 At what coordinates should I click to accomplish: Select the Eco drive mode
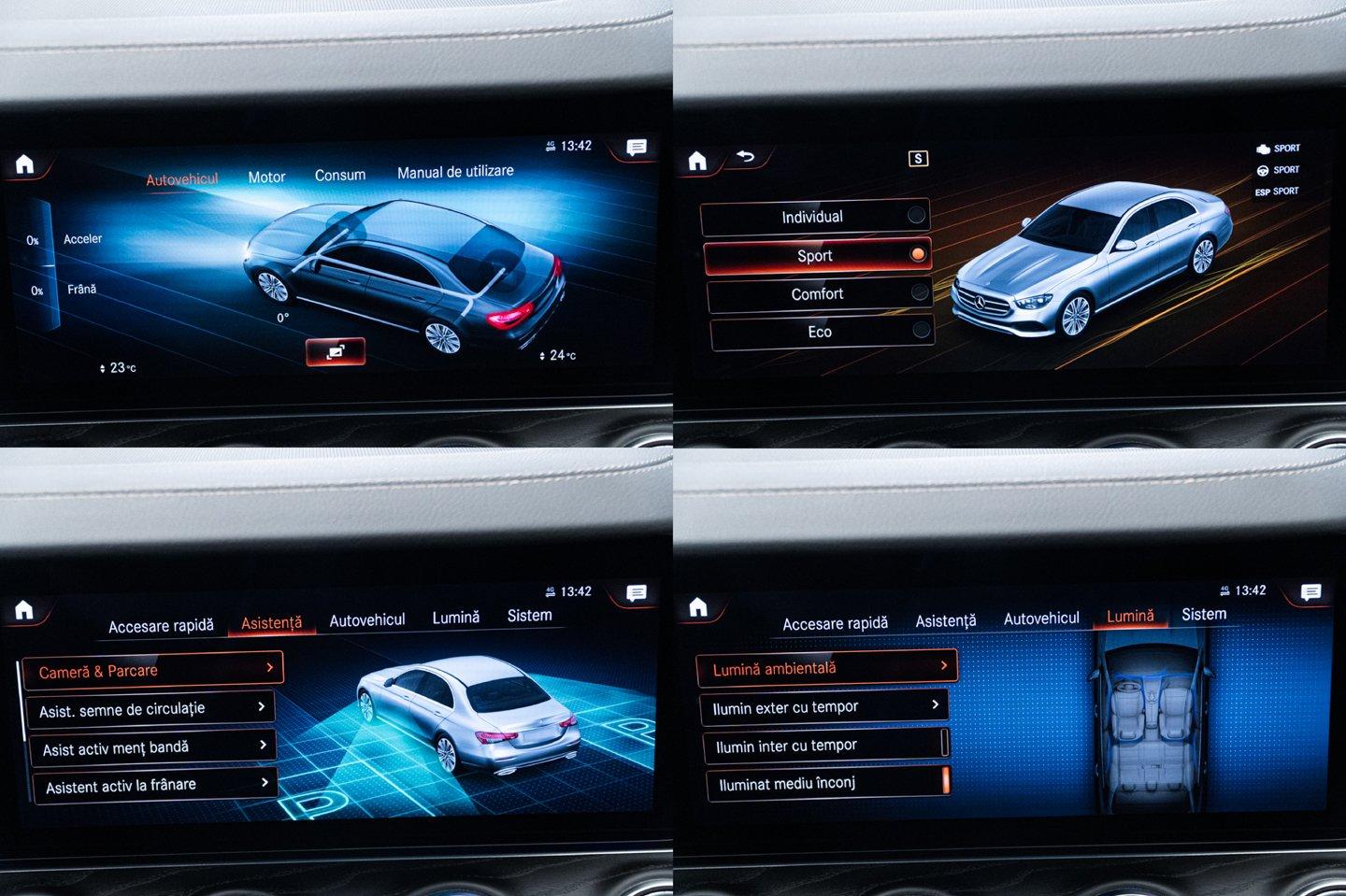(821, 332)
